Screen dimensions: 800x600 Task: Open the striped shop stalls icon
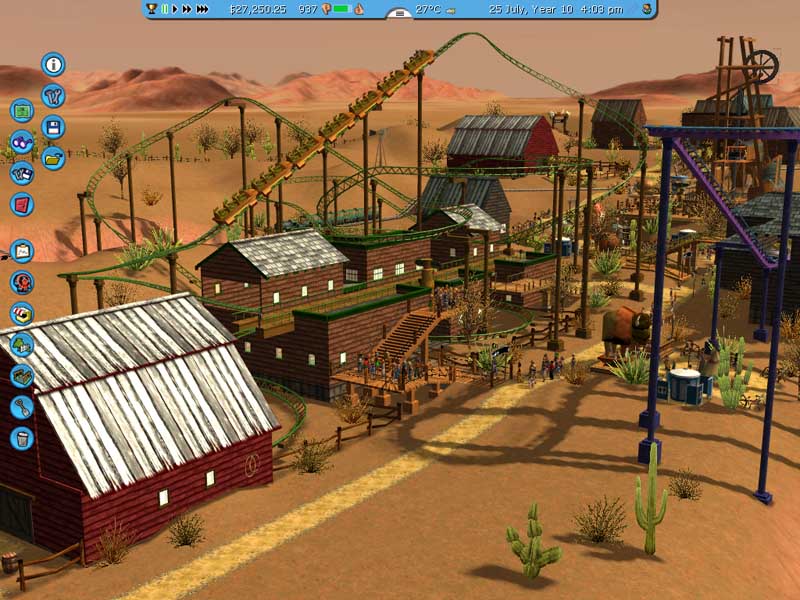coord(22,313)
